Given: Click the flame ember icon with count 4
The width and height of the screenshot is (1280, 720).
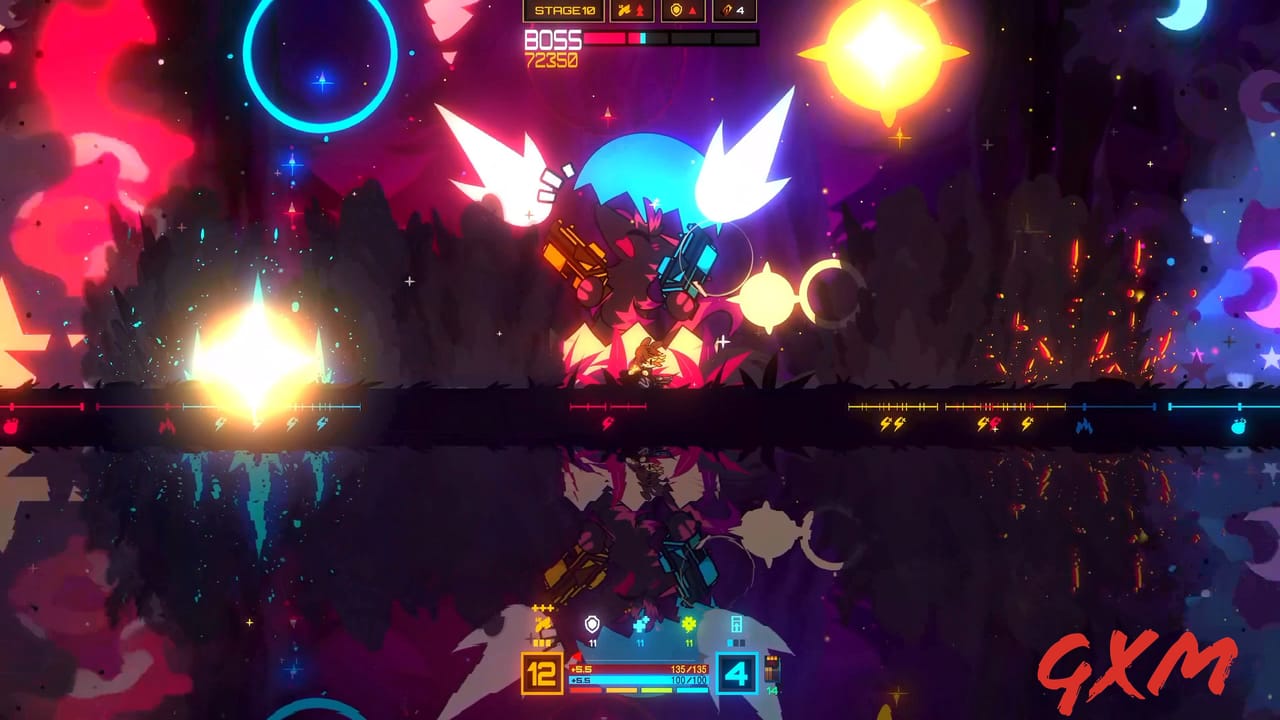Looking at the screenshot, I should click(x=725, y=11).
